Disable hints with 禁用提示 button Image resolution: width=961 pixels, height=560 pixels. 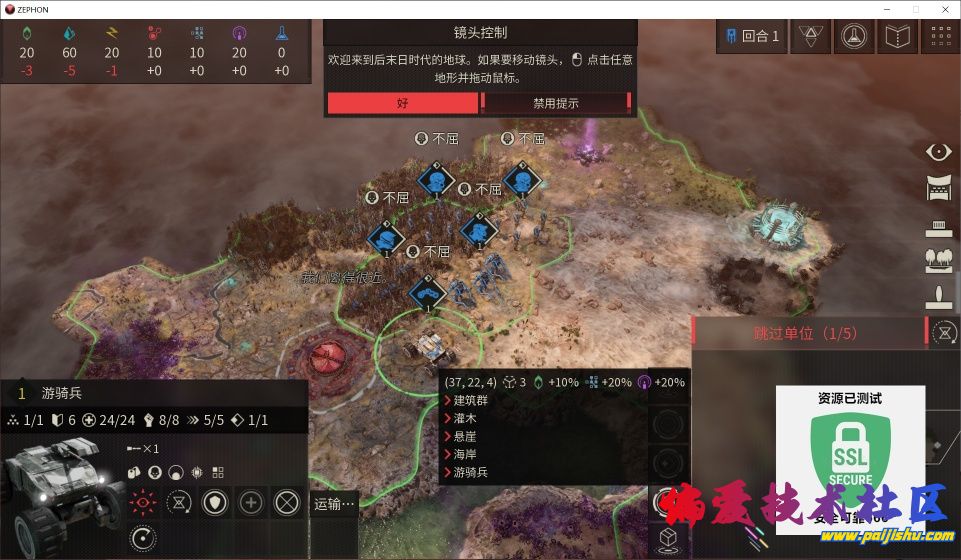[555, 103]
